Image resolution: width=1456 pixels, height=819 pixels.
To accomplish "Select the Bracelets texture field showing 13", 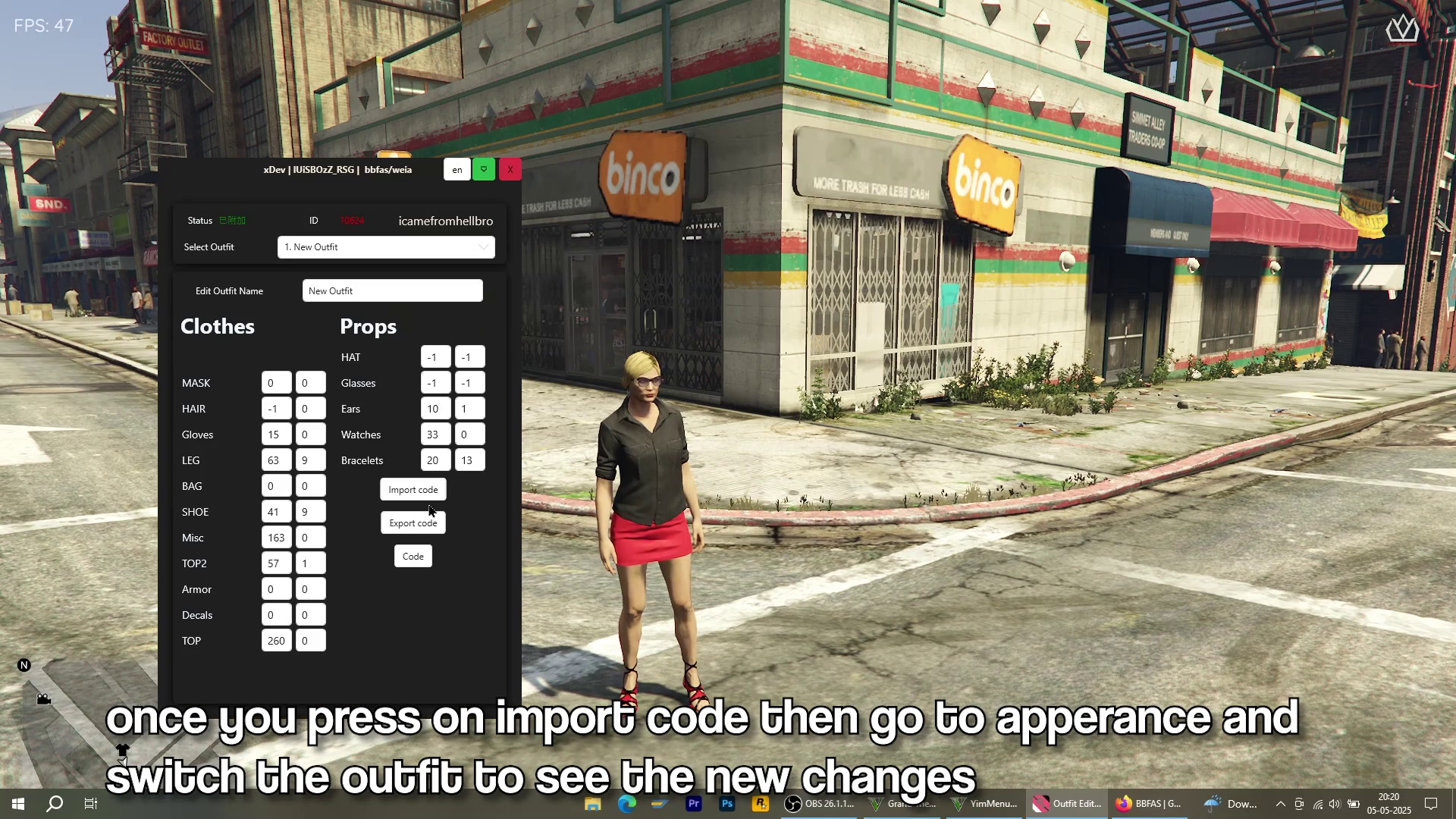I will (x=469, y=460).
